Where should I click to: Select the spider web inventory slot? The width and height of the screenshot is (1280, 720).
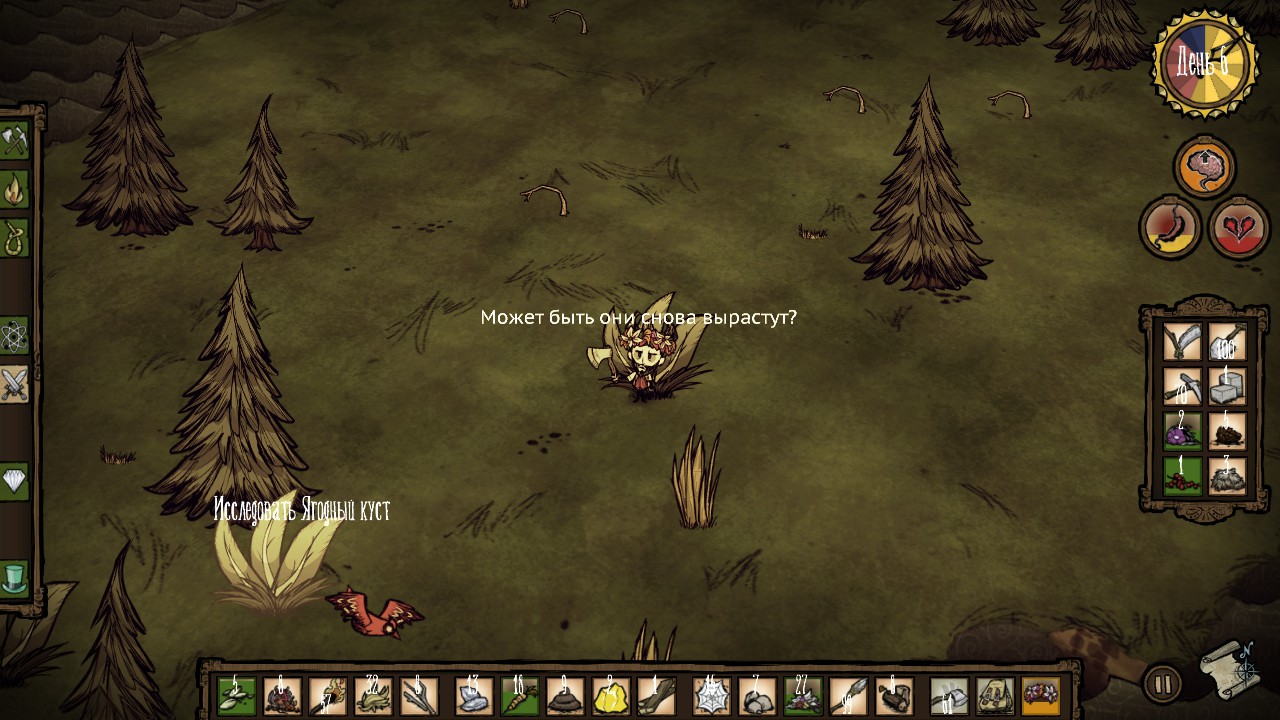(x=711, y=696)
